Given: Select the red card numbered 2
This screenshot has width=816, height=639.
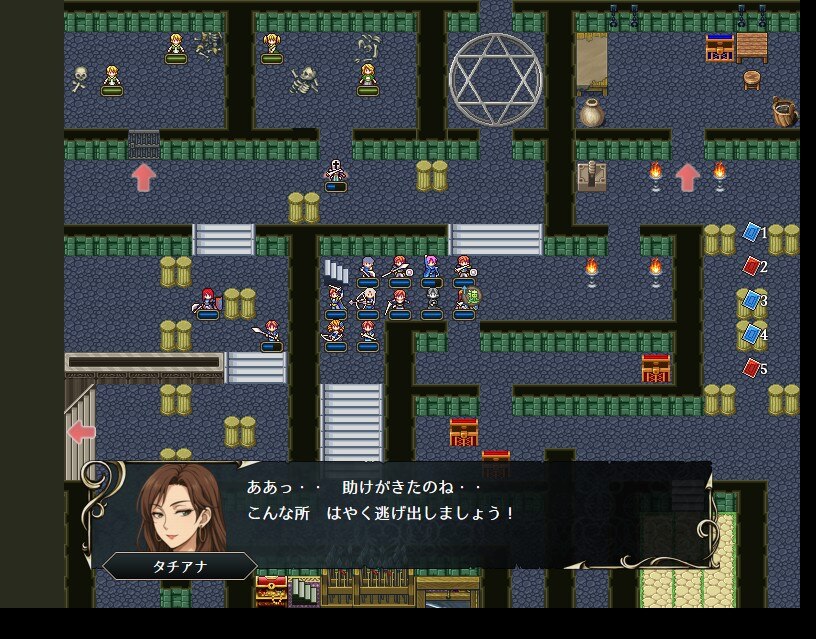Looking at the screenshot, I should click(x=752, y=266).
